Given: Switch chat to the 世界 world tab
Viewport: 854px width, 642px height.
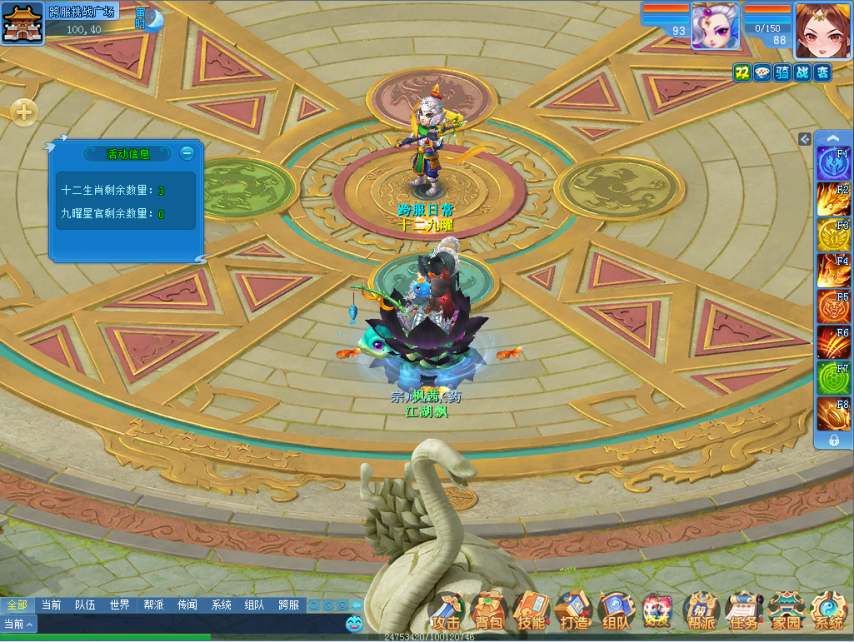Looking at the screenshot, I should (x=119, y=605).
